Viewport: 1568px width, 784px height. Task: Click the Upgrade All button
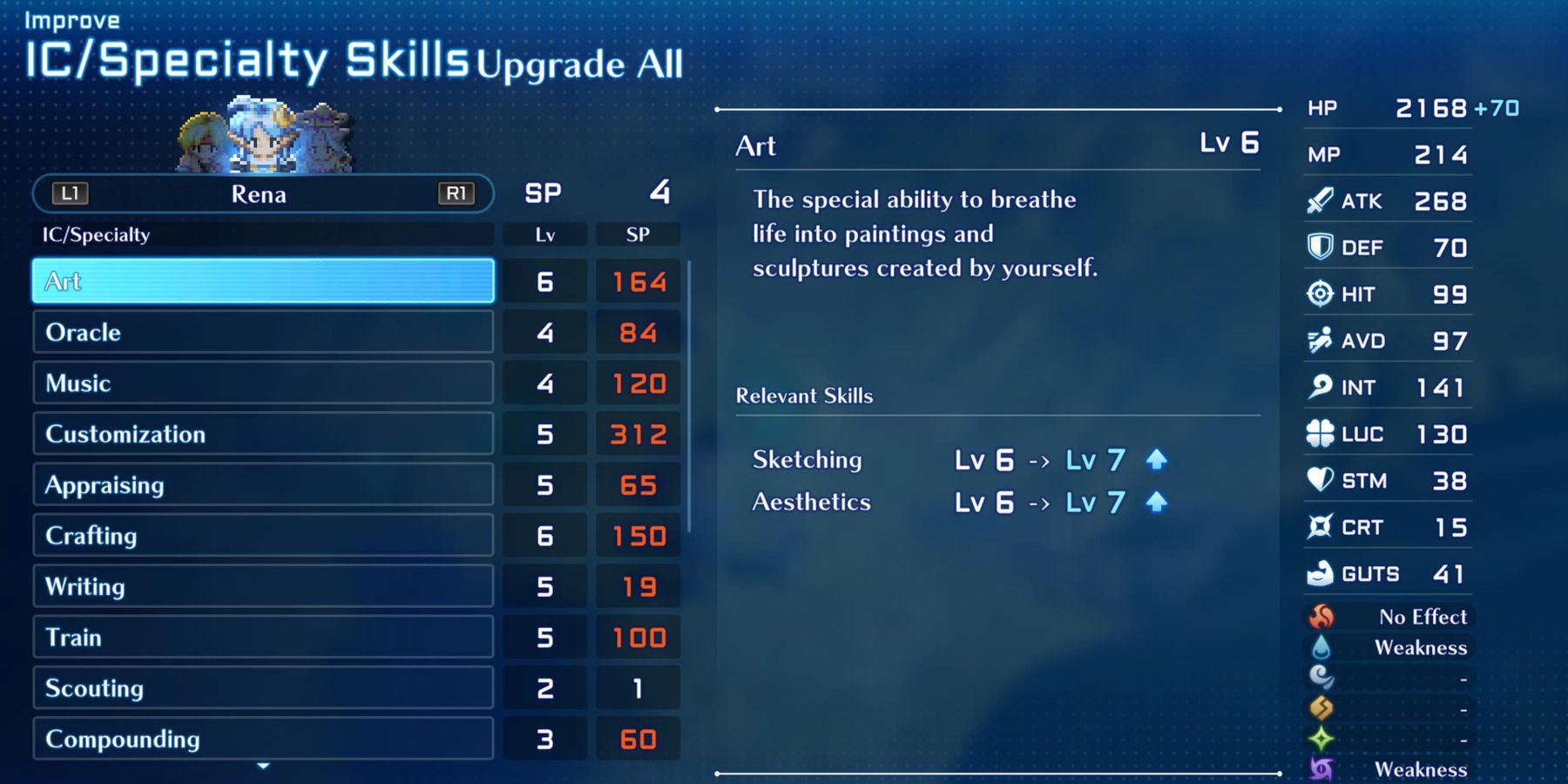[581, 64]
